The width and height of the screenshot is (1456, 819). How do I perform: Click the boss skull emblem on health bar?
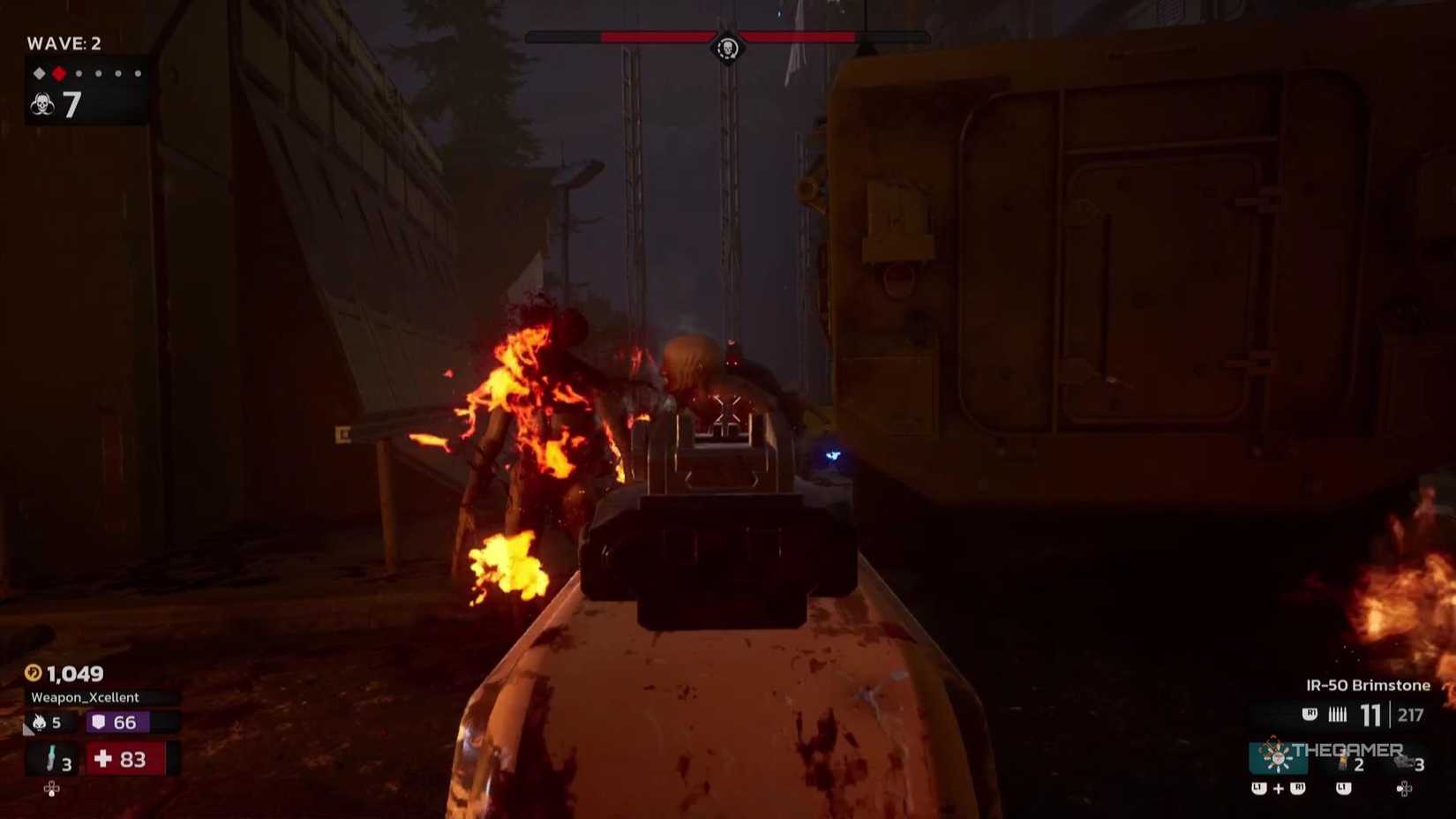726,48
